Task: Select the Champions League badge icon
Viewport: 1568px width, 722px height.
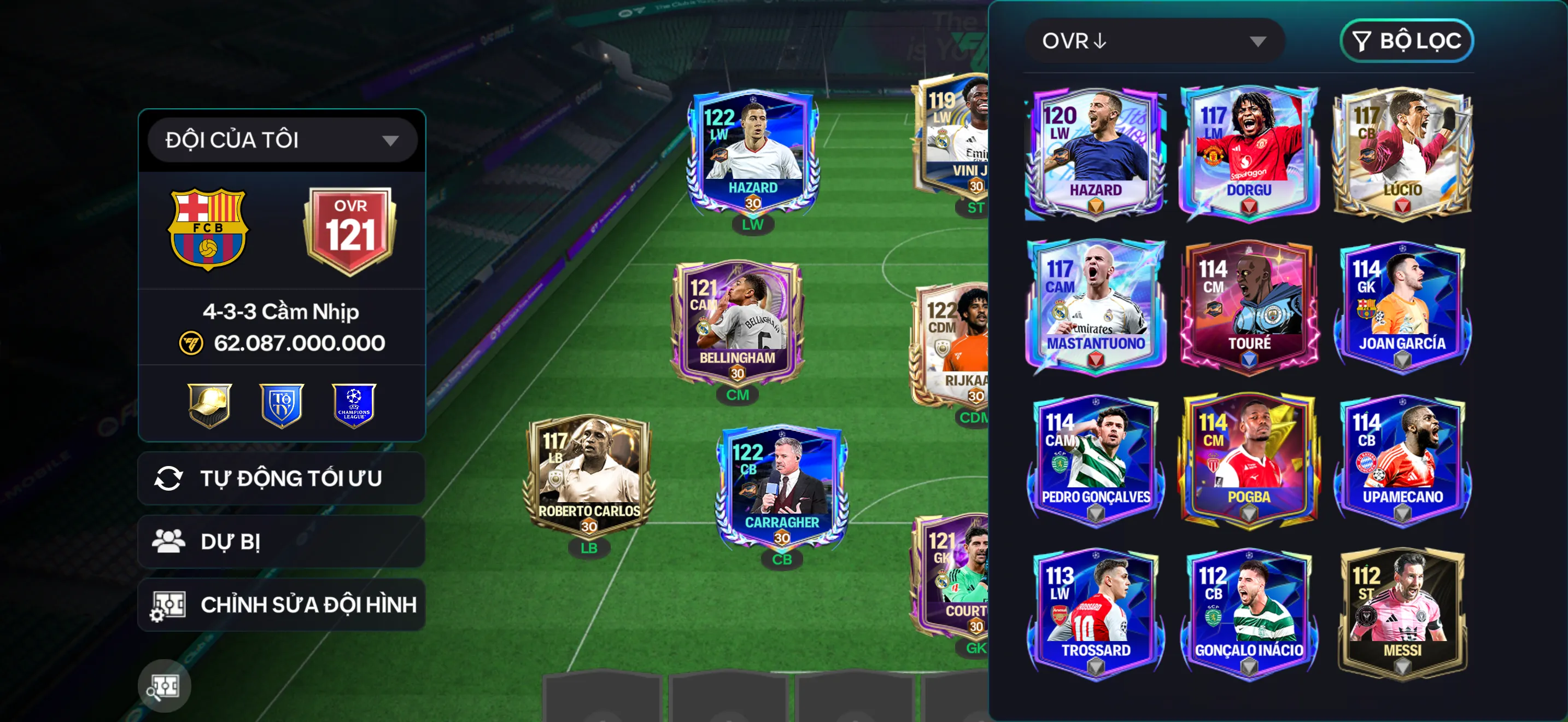Action: tap(354, 405)
